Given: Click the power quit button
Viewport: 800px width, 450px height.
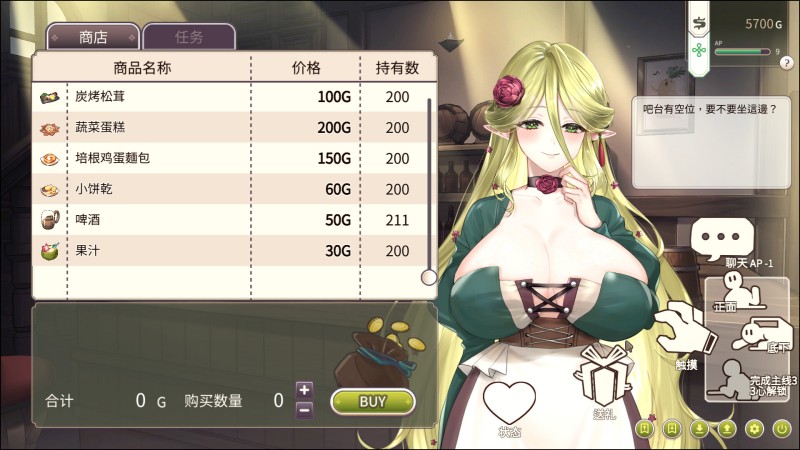Looking at the screenshot, I should point(782,429).
